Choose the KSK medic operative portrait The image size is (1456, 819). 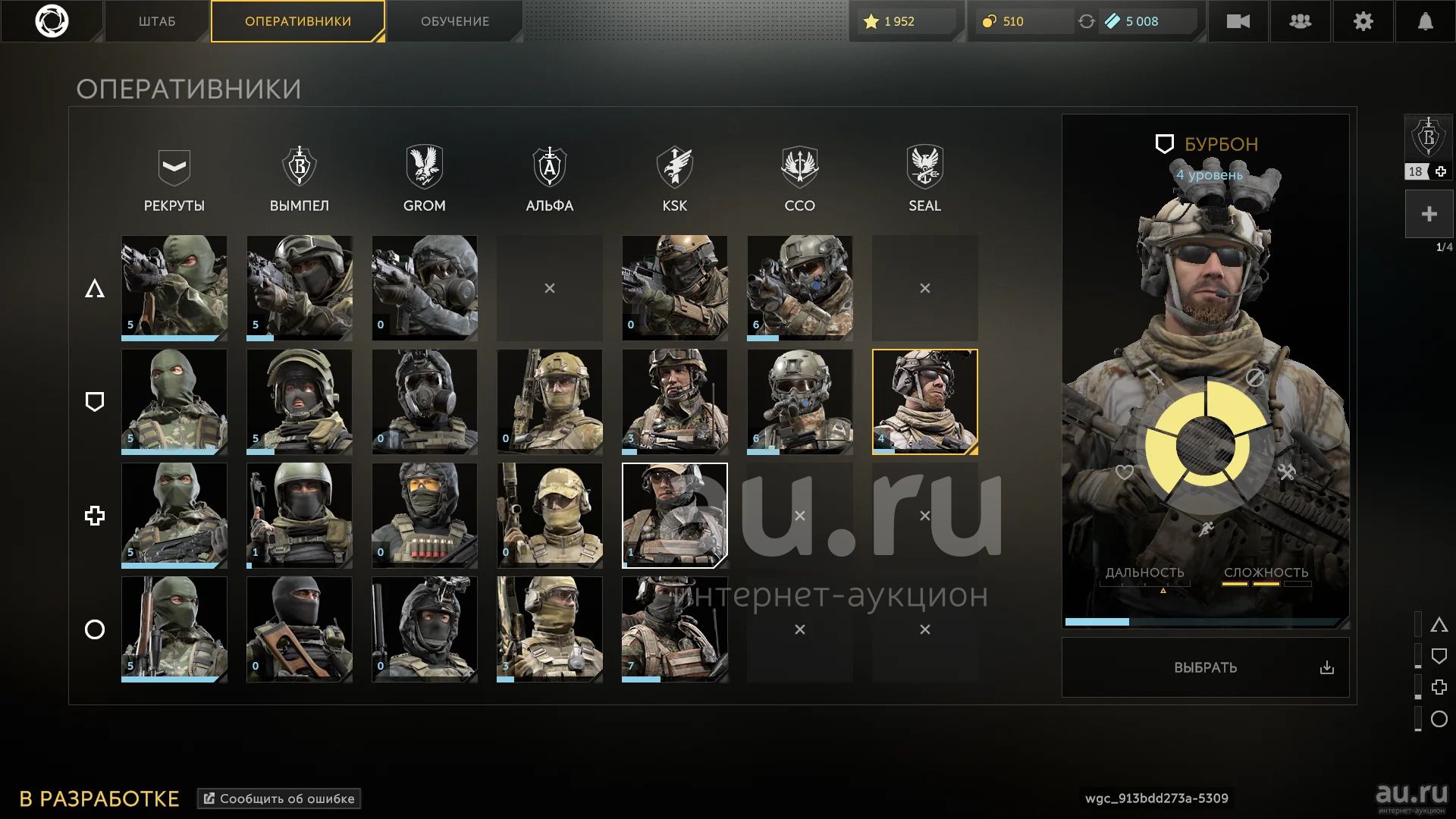pos(674,516)
